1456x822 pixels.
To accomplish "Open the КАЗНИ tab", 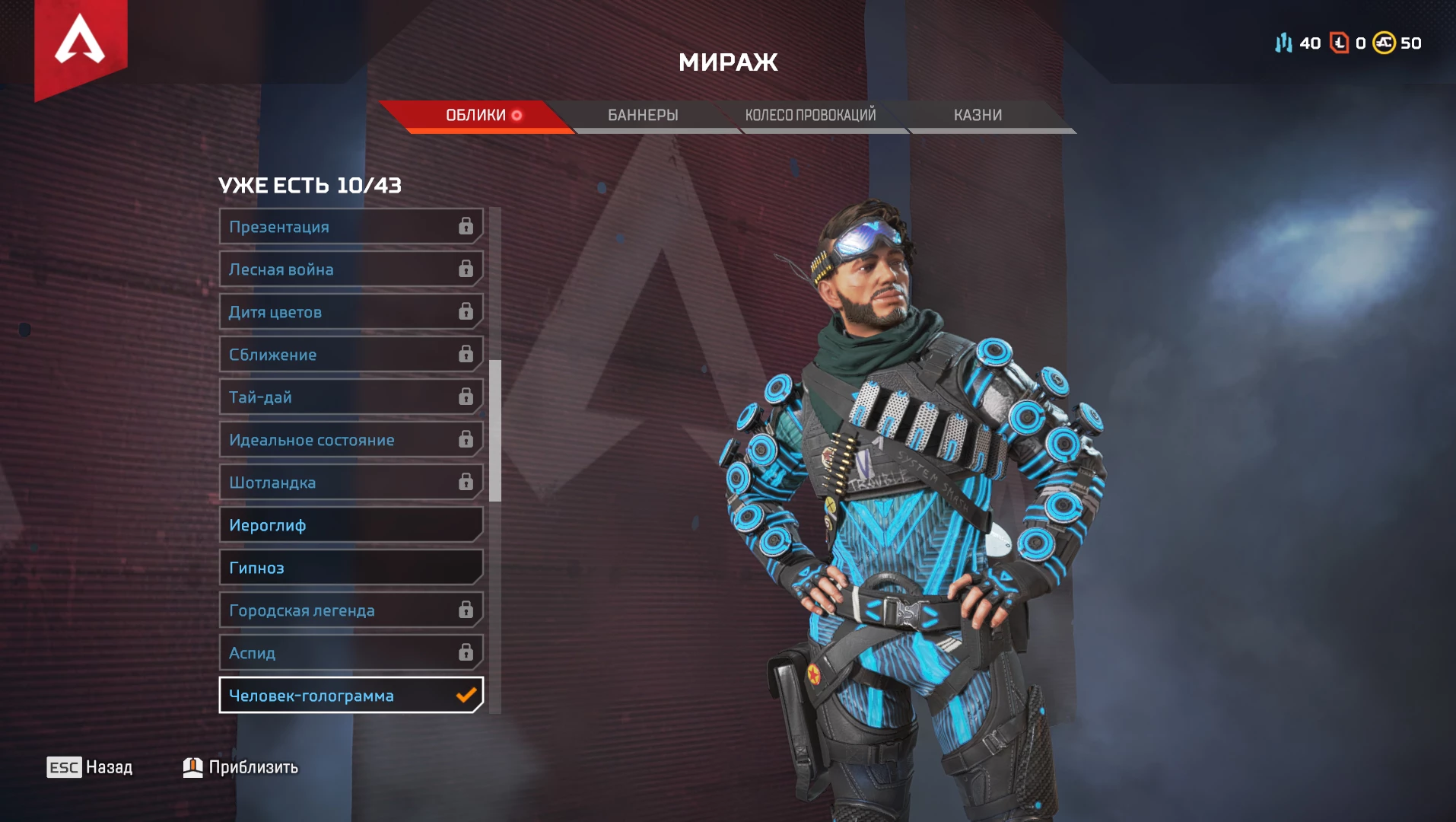I will (x=978, y=116).
